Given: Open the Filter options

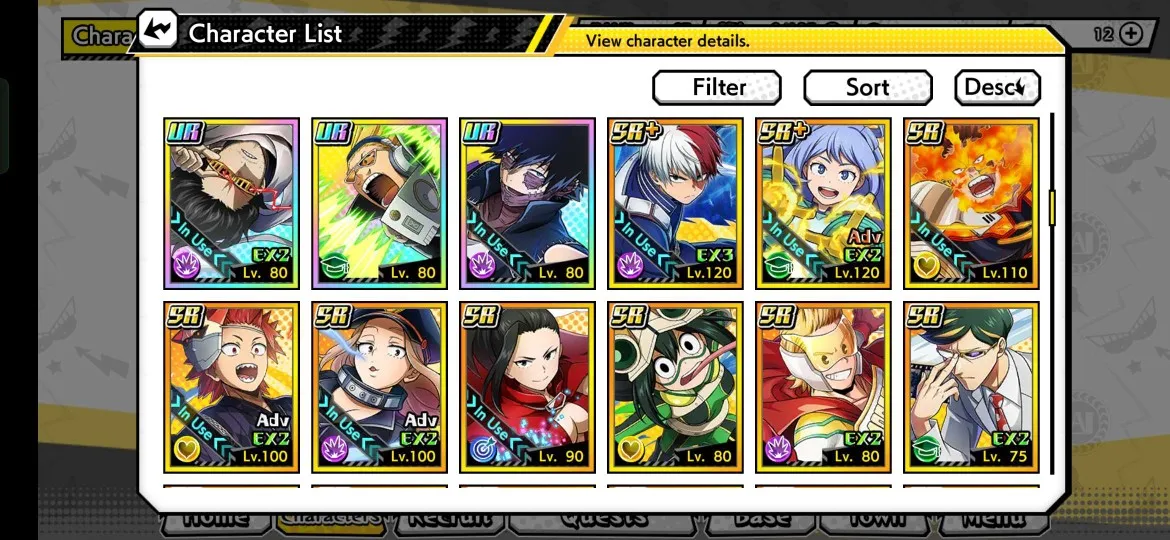Looking at the screenshot, I should [x=716, y=87].
